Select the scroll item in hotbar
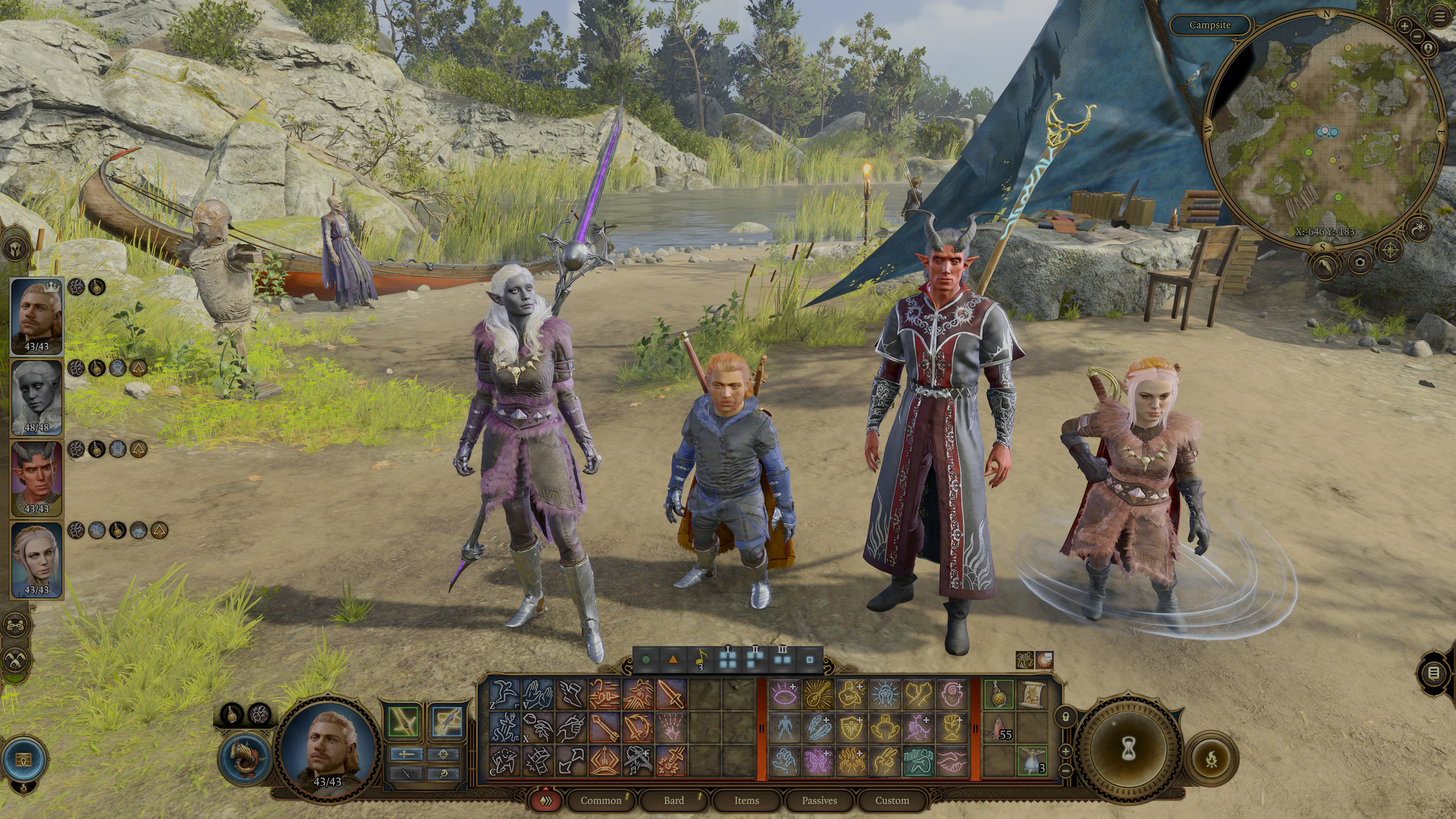Image resolution: width=1456 pixels, height=819 pixels. (1032, 694)
